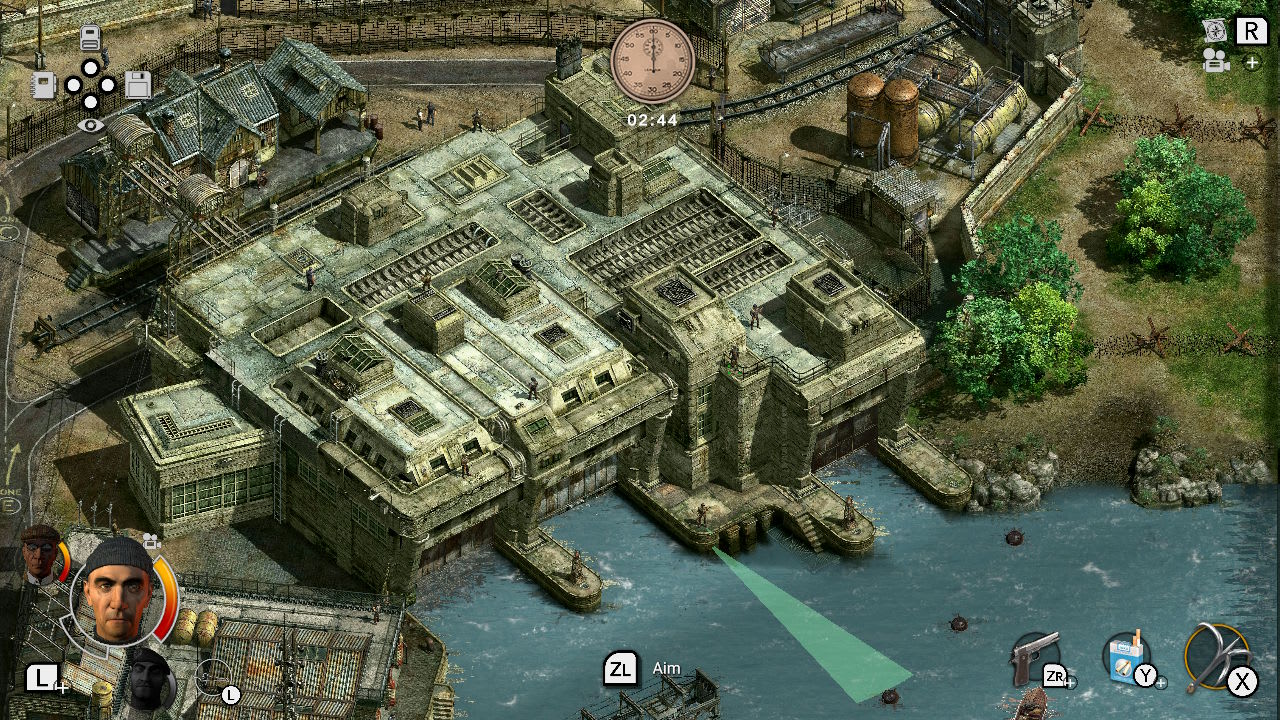Toggle enemy view with the eye icon
Image resolution: width=1280 pixels, height=720 pixels.
[90, 124]
